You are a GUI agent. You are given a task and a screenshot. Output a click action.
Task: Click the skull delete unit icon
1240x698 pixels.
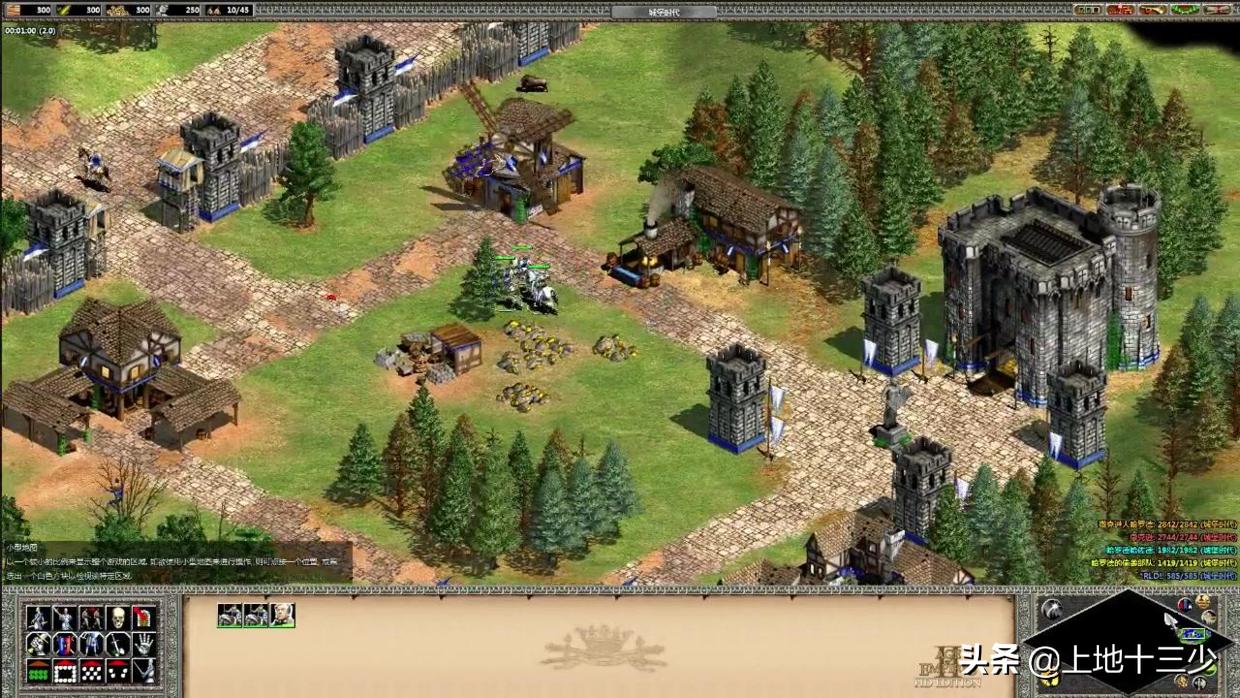(x=118, y=618)
